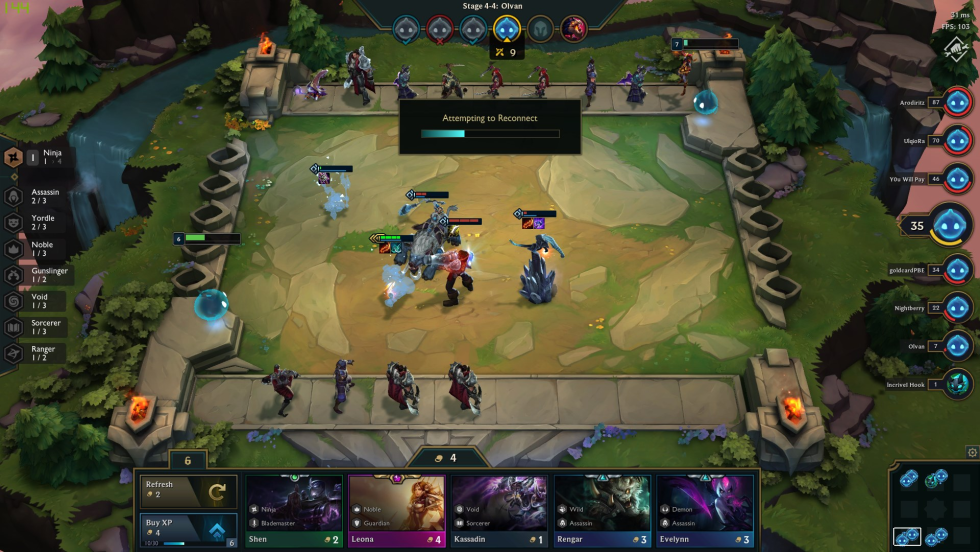Pick the Evelynn champion card
The width and height of the screenshot is (980, 552).
(705, 510)
